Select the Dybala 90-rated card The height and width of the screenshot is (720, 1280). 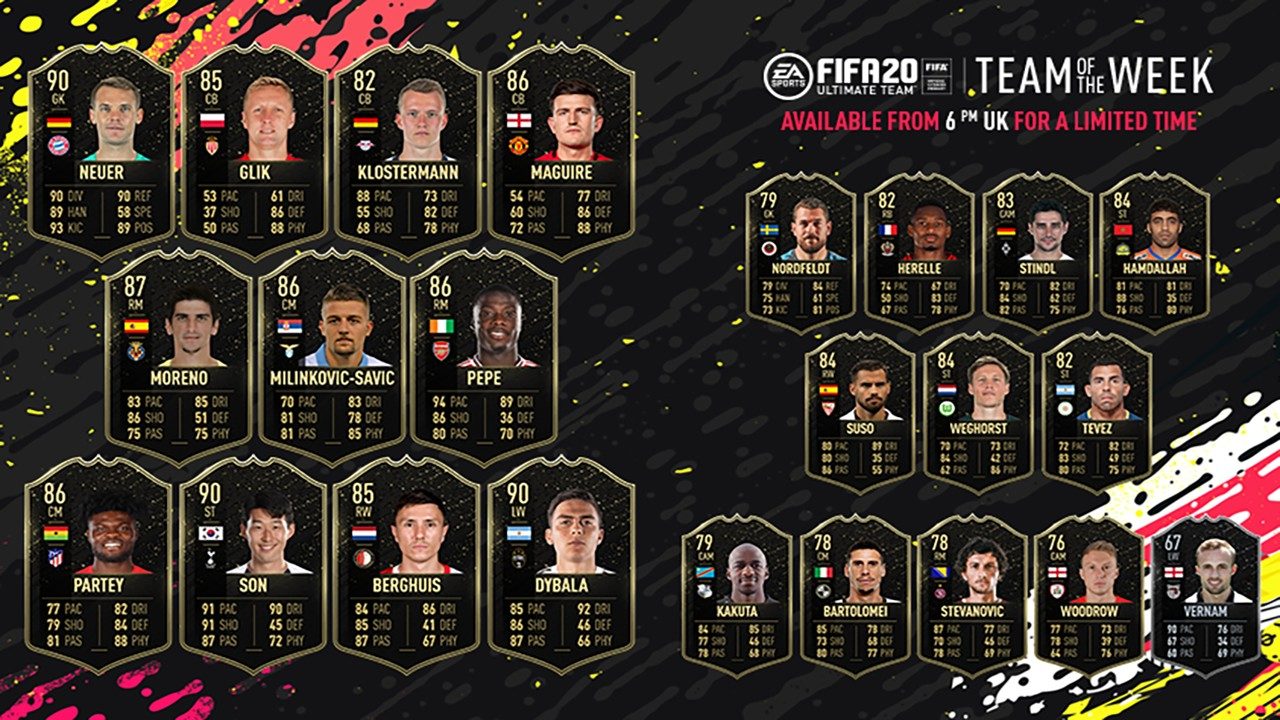click(561, 563)
